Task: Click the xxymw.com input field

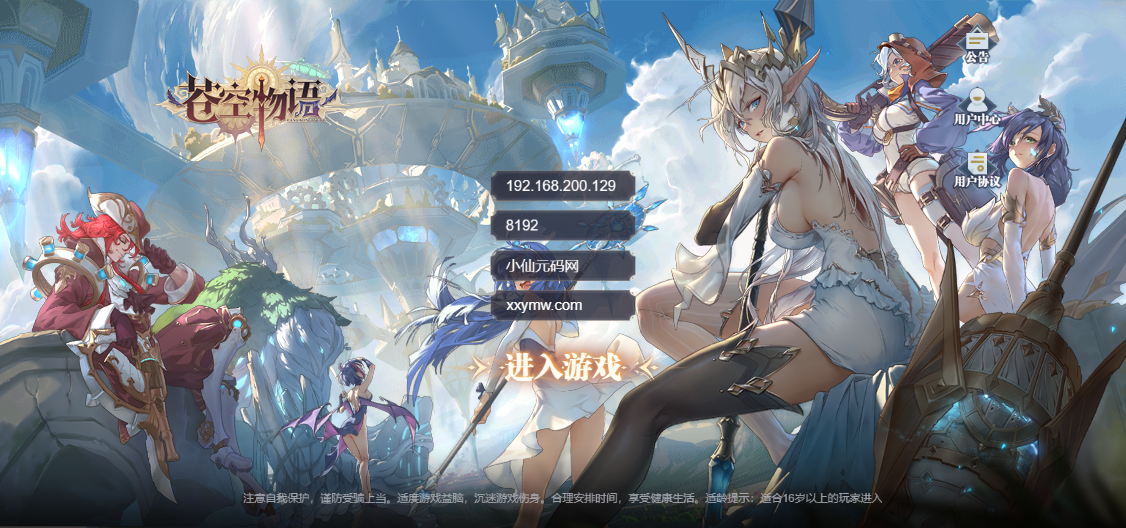Action: [563, 305]
